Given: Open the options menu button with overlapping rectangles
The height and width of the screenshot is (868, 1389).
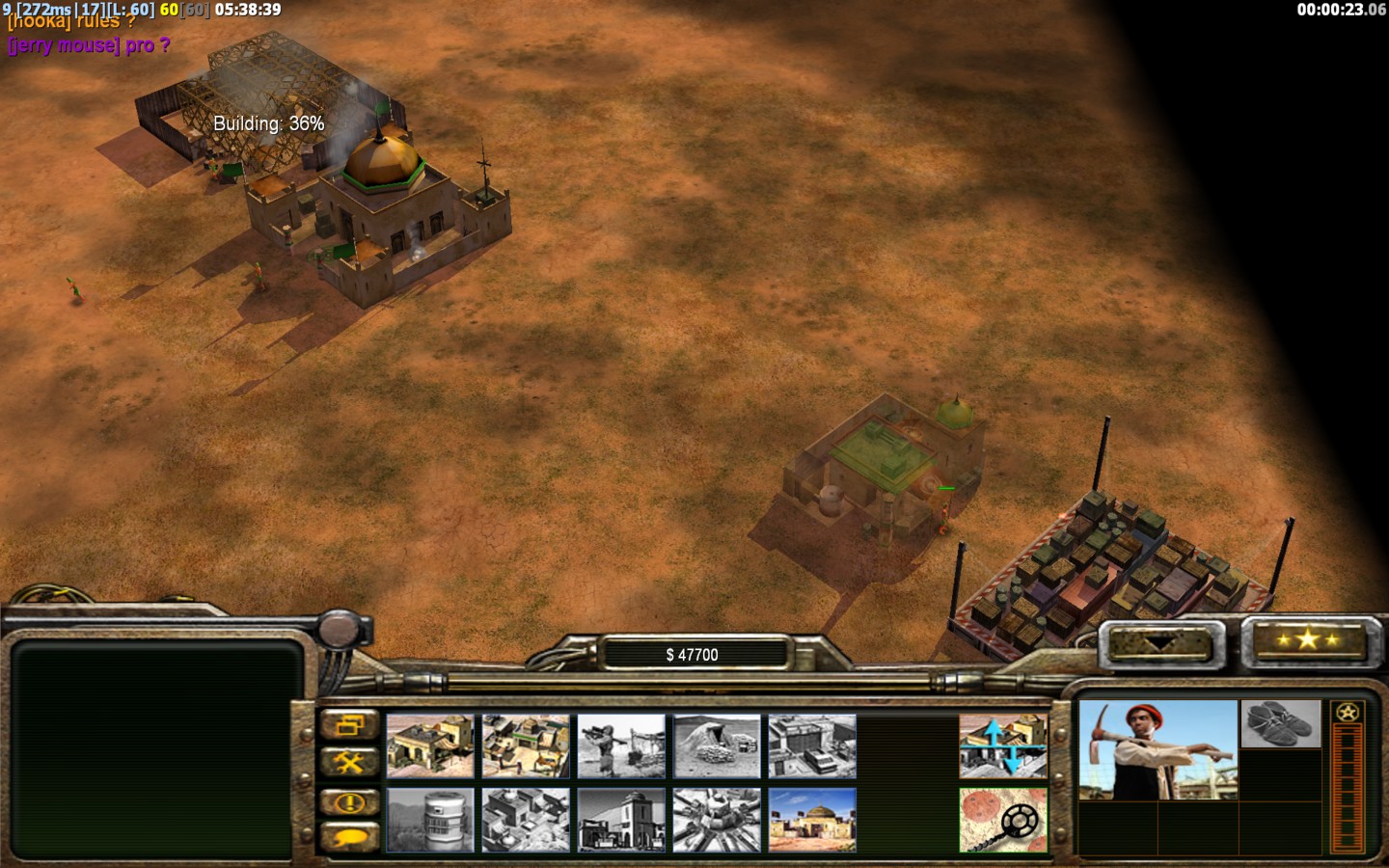Looking at the screenshot, I should 349,724.
